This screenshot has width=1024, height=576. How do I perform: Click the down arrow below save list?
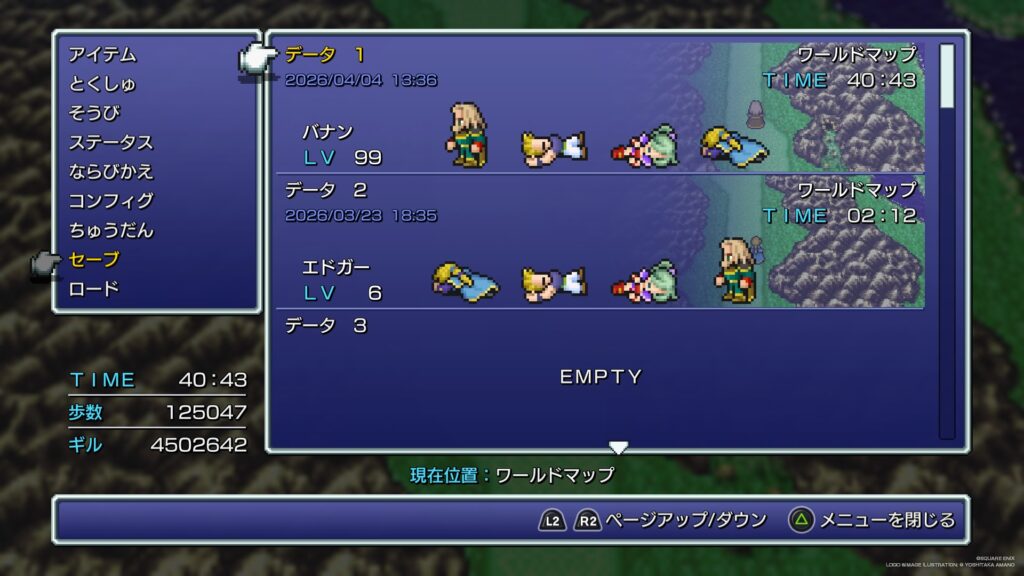point(619,447)
